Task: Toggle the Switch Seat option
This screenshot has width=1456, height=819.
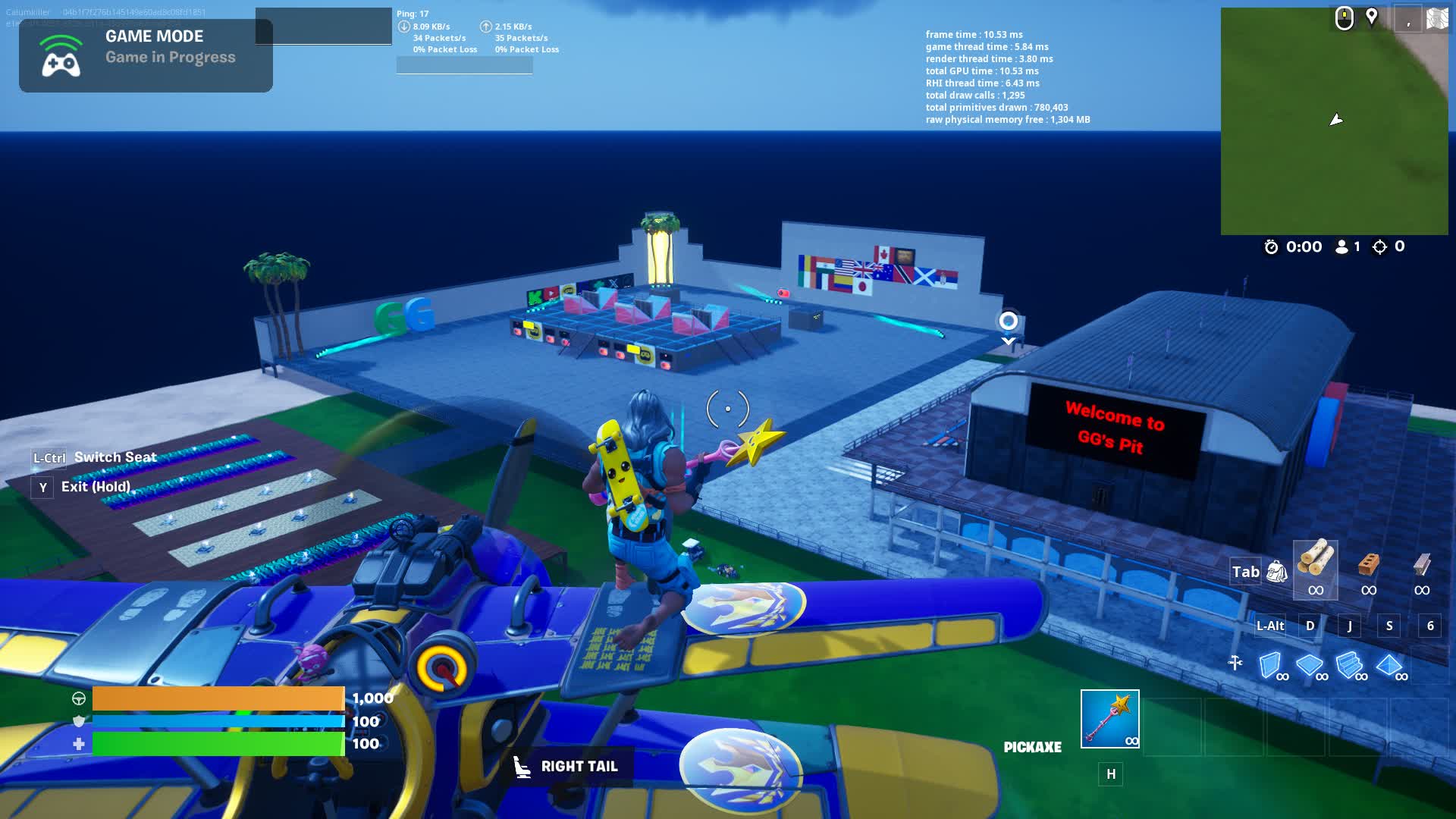Action: point(114,457)
